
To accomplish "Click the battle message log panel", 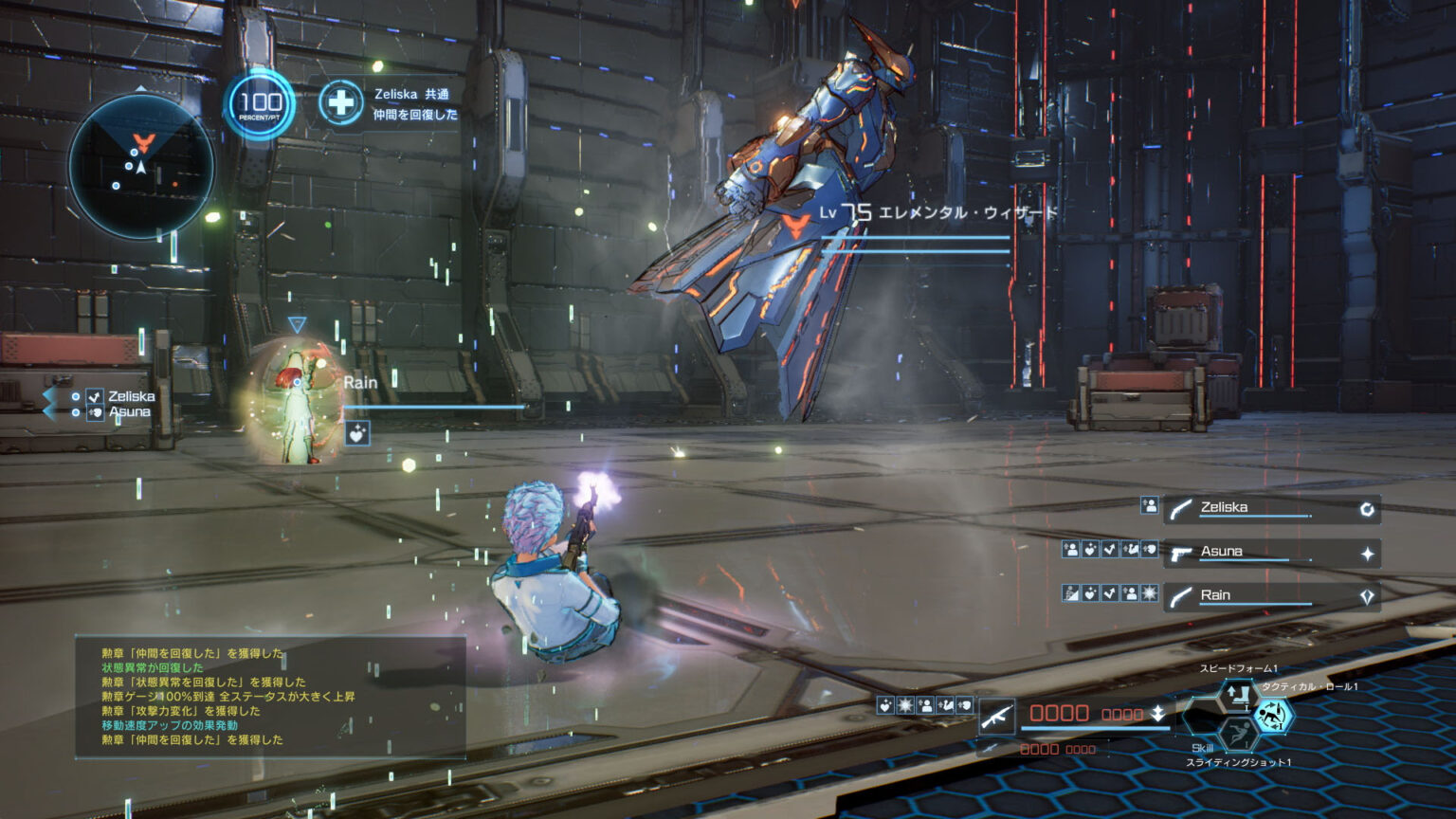I will (270, 697).
